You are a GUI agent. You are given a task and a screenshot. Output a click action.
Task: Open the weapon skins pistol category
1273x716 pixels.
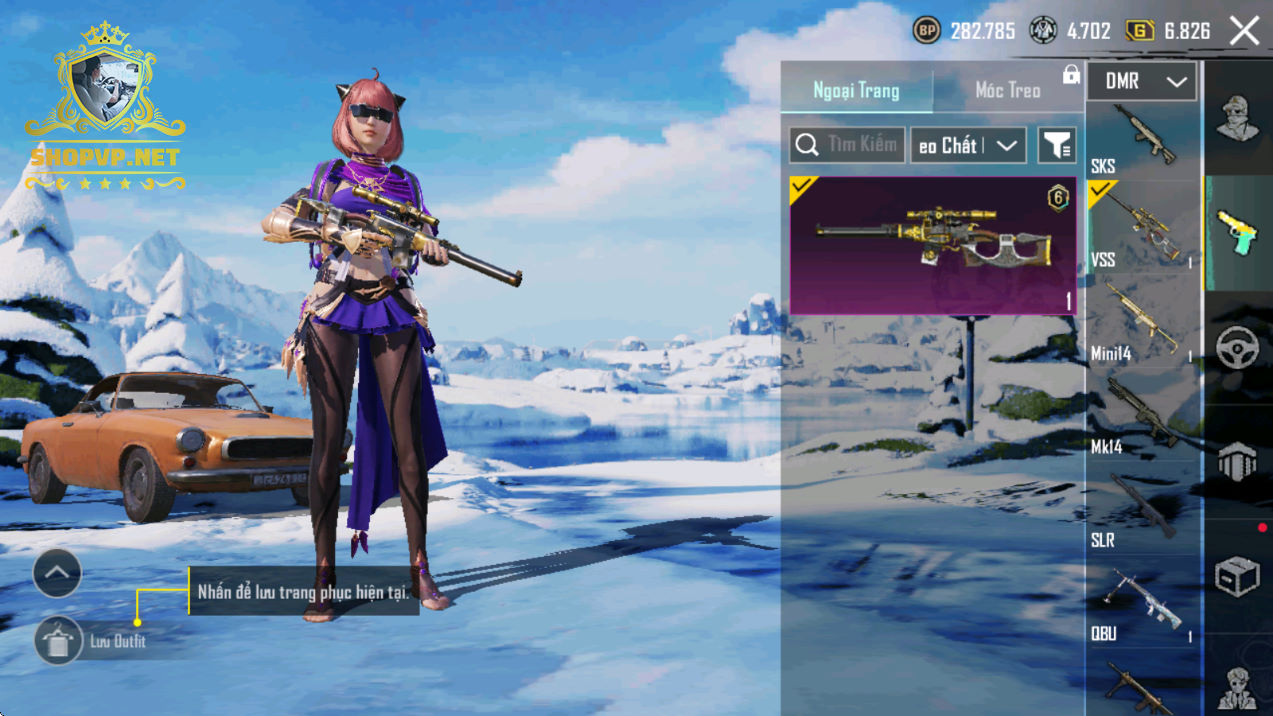tap(1237, 234)
